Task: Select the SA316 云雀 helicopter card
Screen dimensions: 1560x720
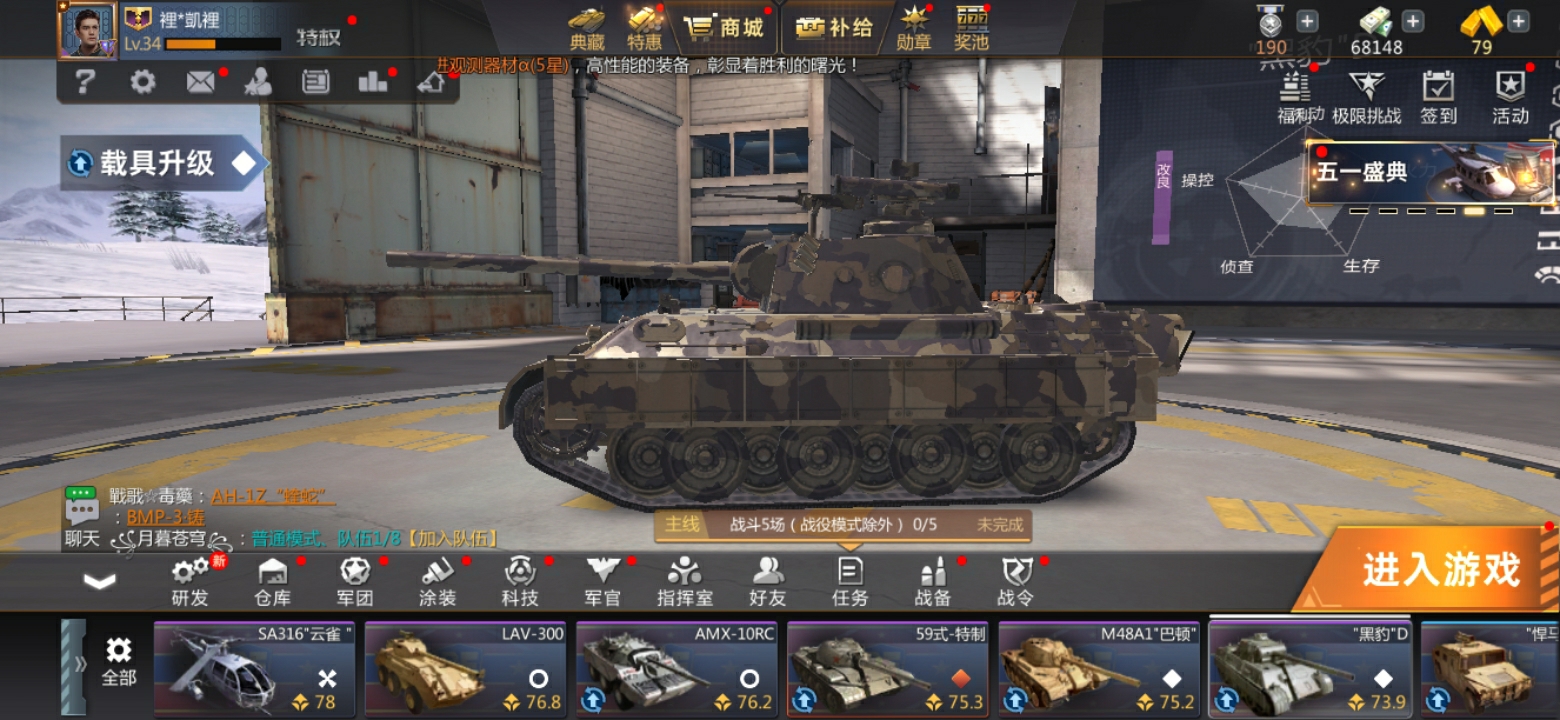Action: pos(255,667)
